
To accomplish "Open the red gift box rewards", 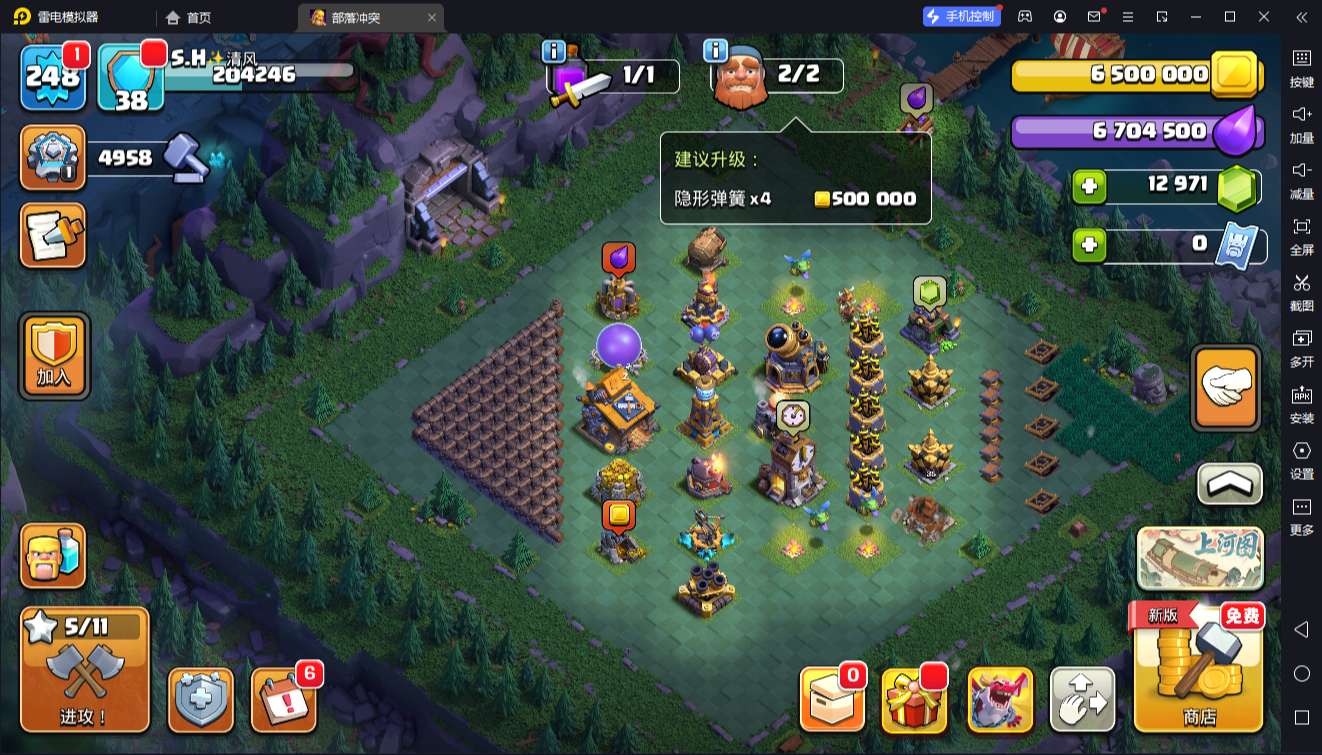I will [x=914, y=700].
